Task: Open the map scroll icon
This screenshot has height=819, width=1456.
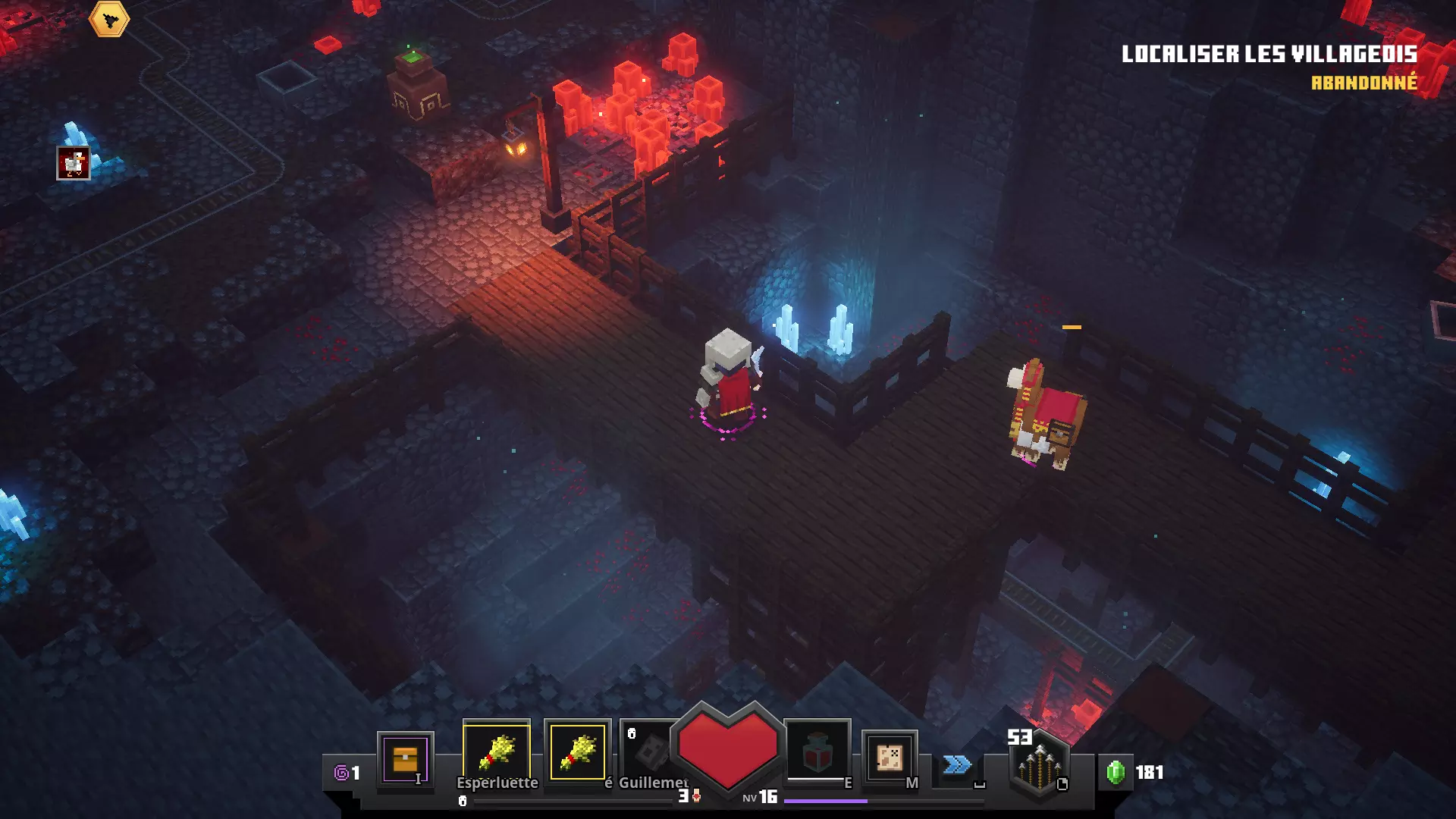Action: click(890, 757)
